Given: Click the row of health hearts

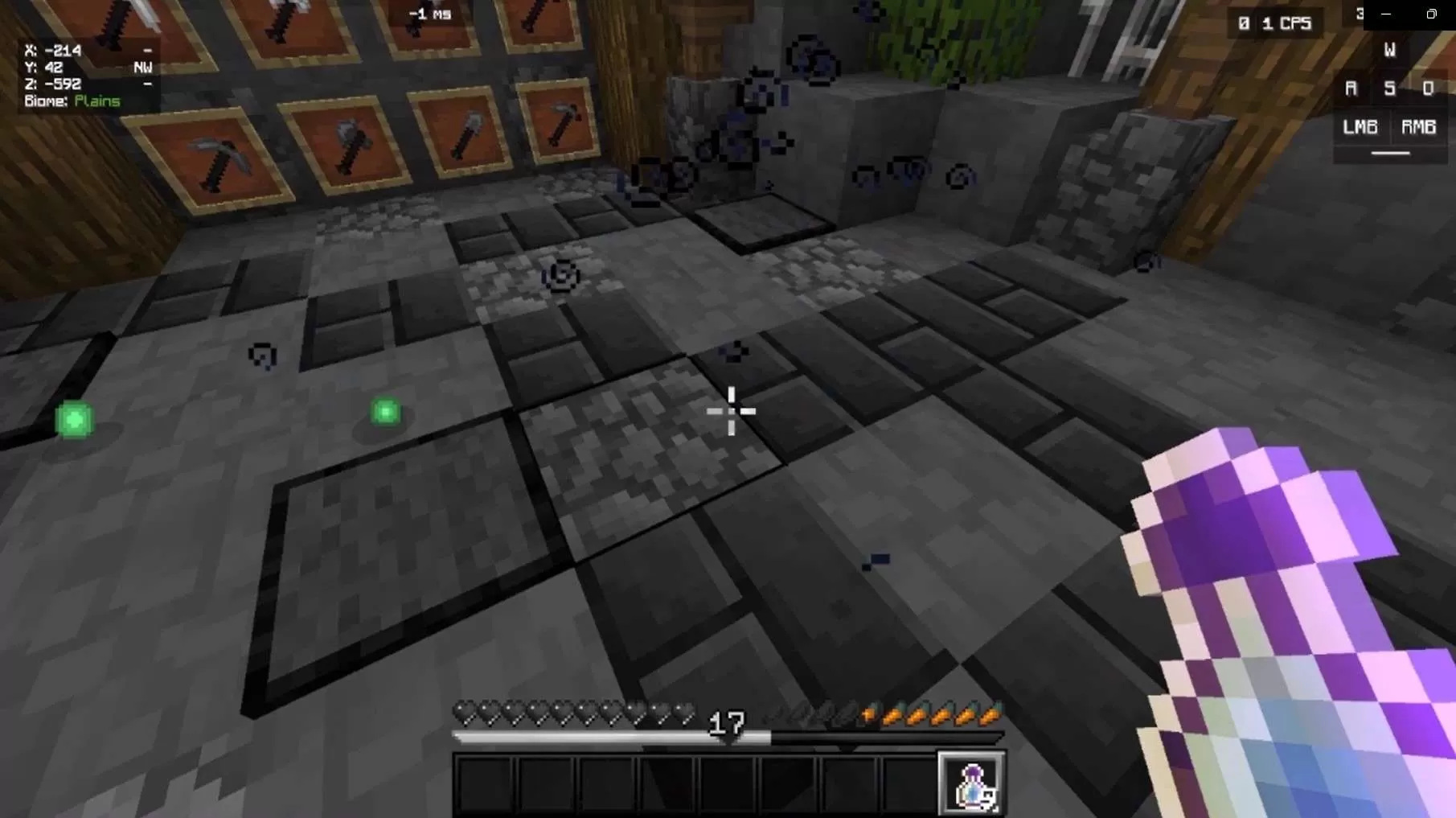Looking at the screenshot, I should coord(575,710).
